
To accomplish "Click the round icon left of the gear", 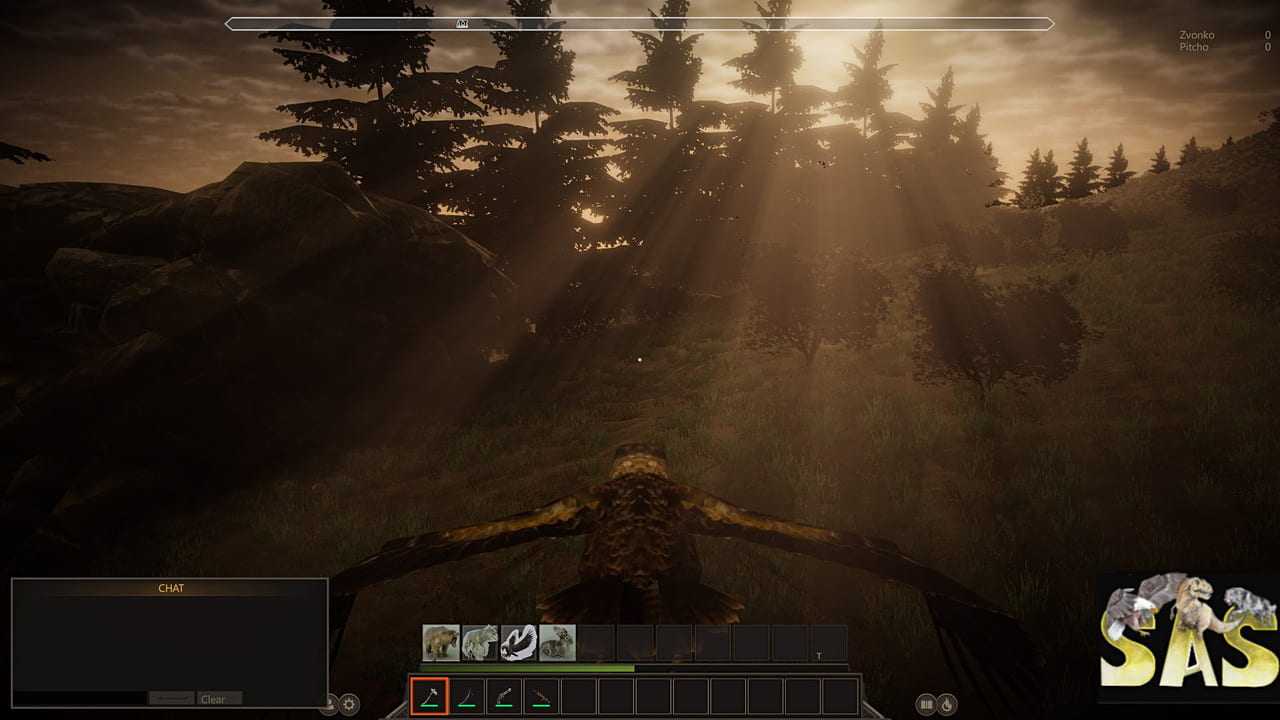I will (x=328, y=704).
